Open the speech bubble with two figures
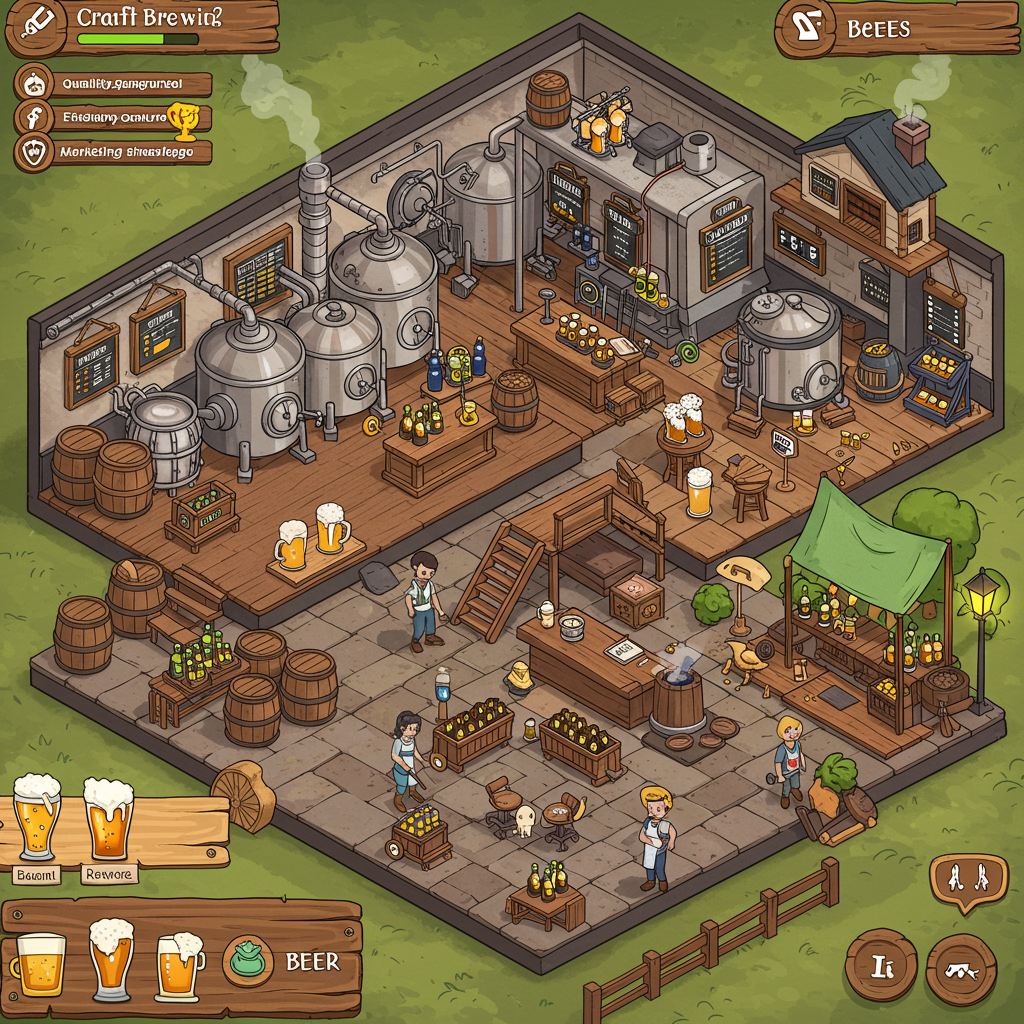Screen dimensions: 1024x1024 pos(968,880)
